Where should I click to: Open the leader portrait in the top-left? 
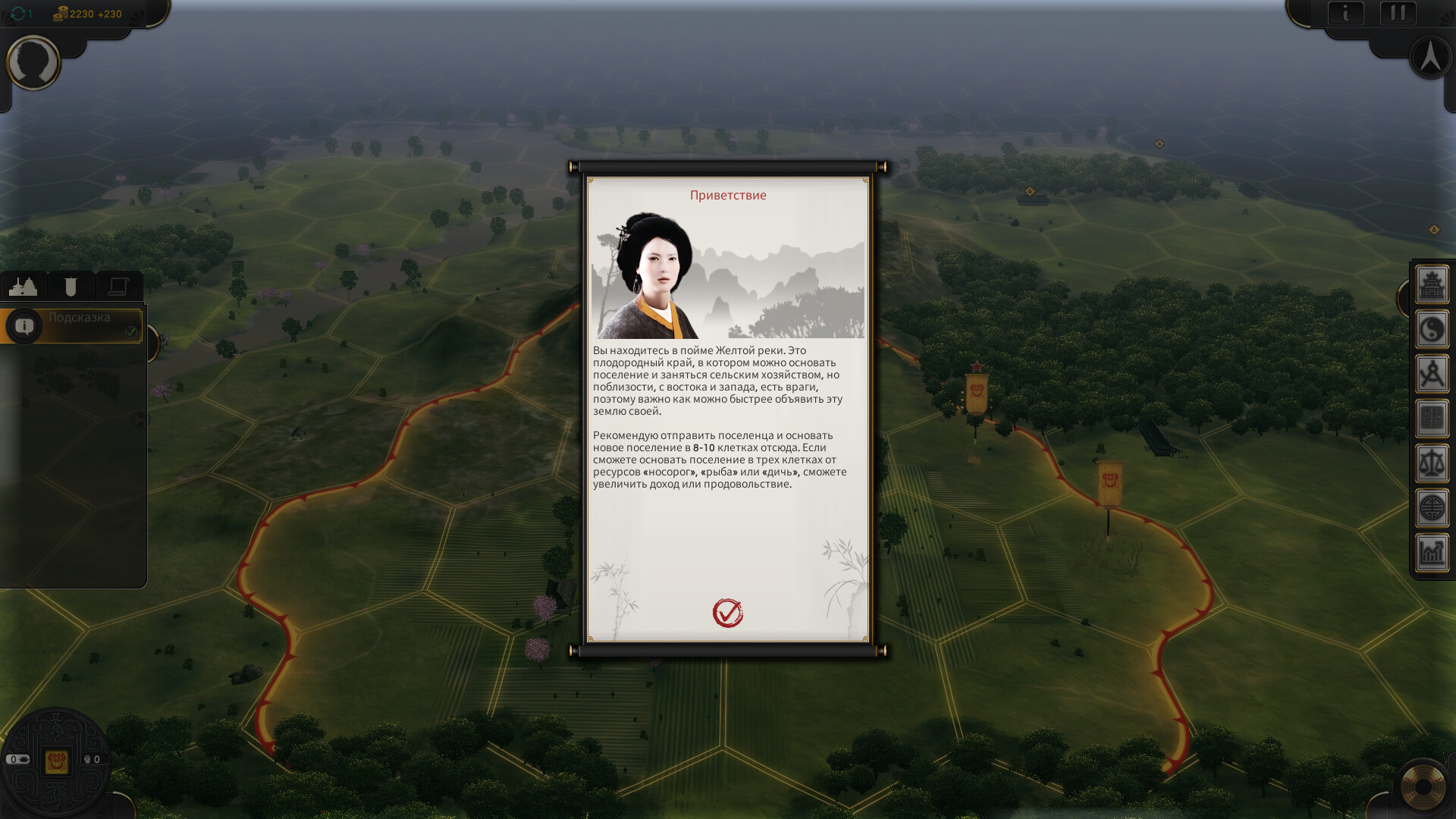(x=33, y=62)
